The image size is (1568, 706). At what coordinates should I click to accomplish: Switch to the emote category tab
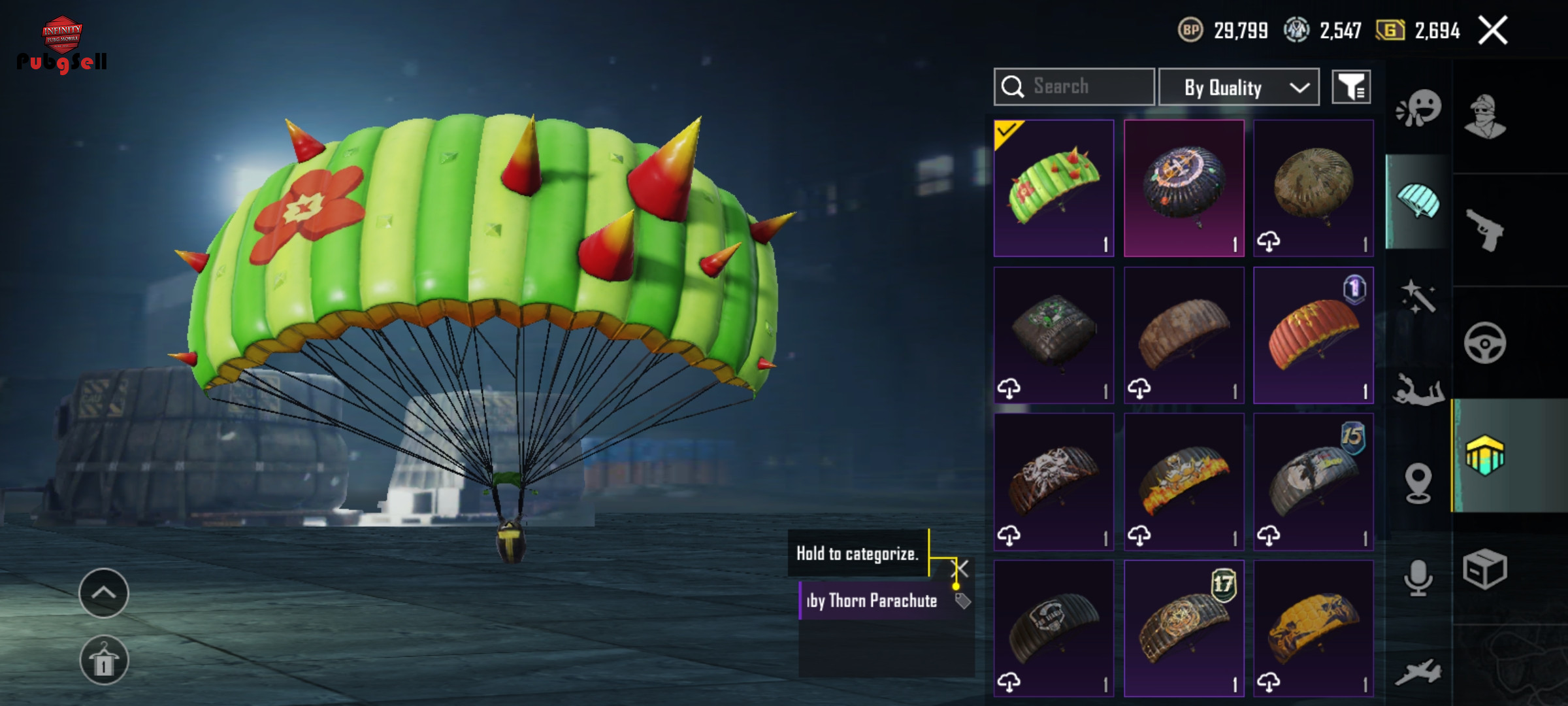pyautogui.click(x=1418, y=109)
